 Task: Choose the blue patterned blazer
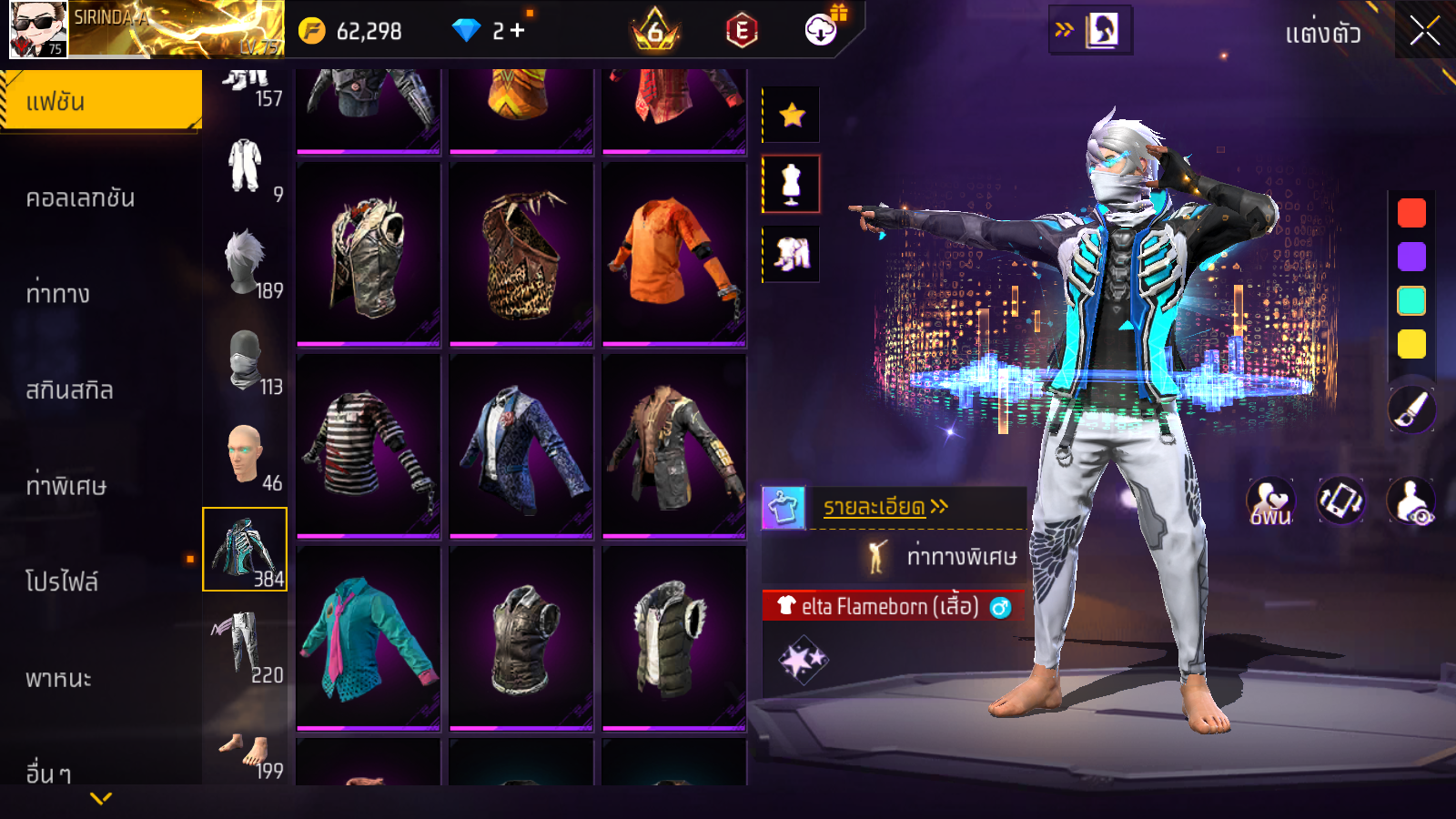521,445
